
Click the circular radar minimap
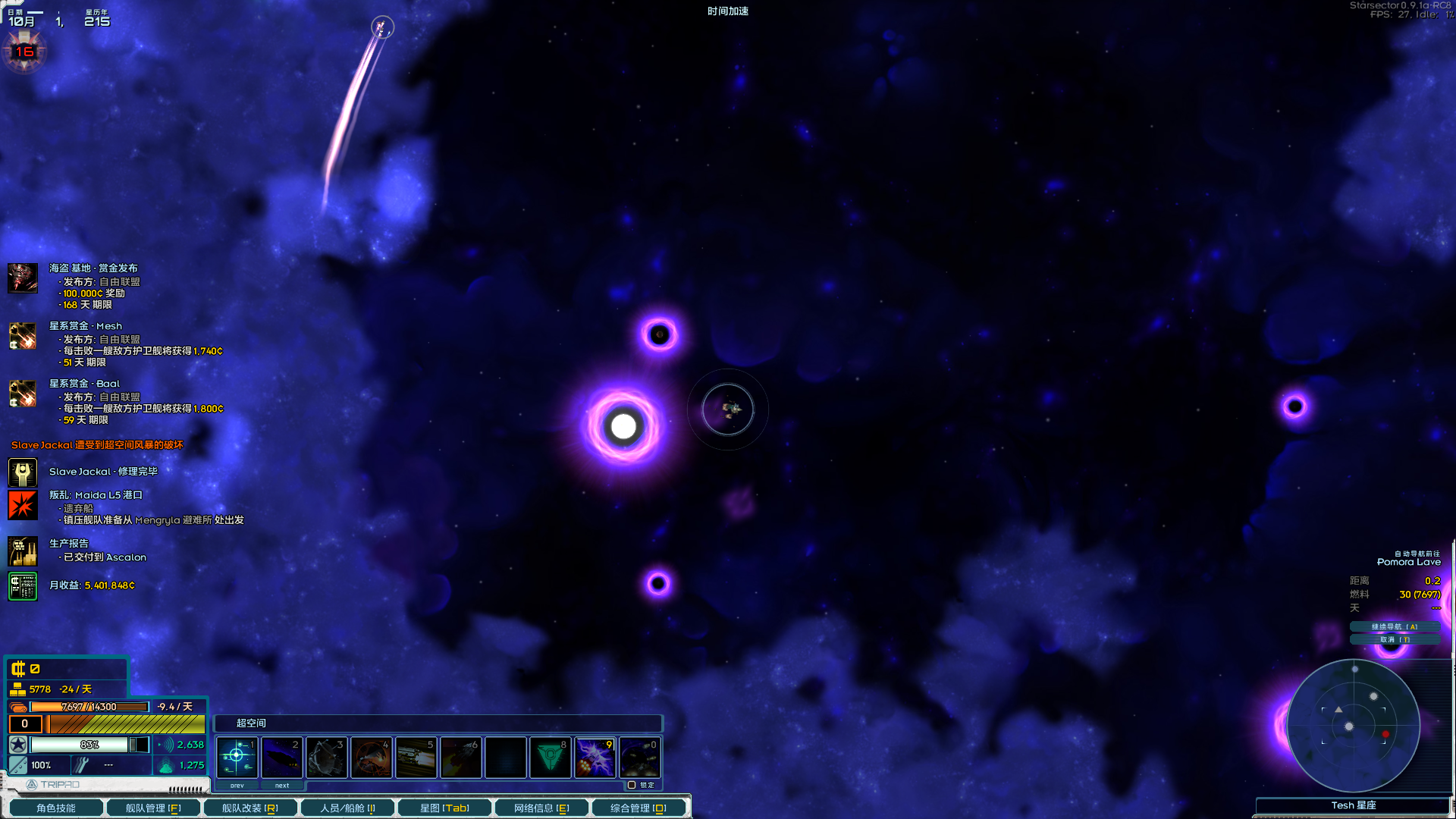click(1353, 726)
